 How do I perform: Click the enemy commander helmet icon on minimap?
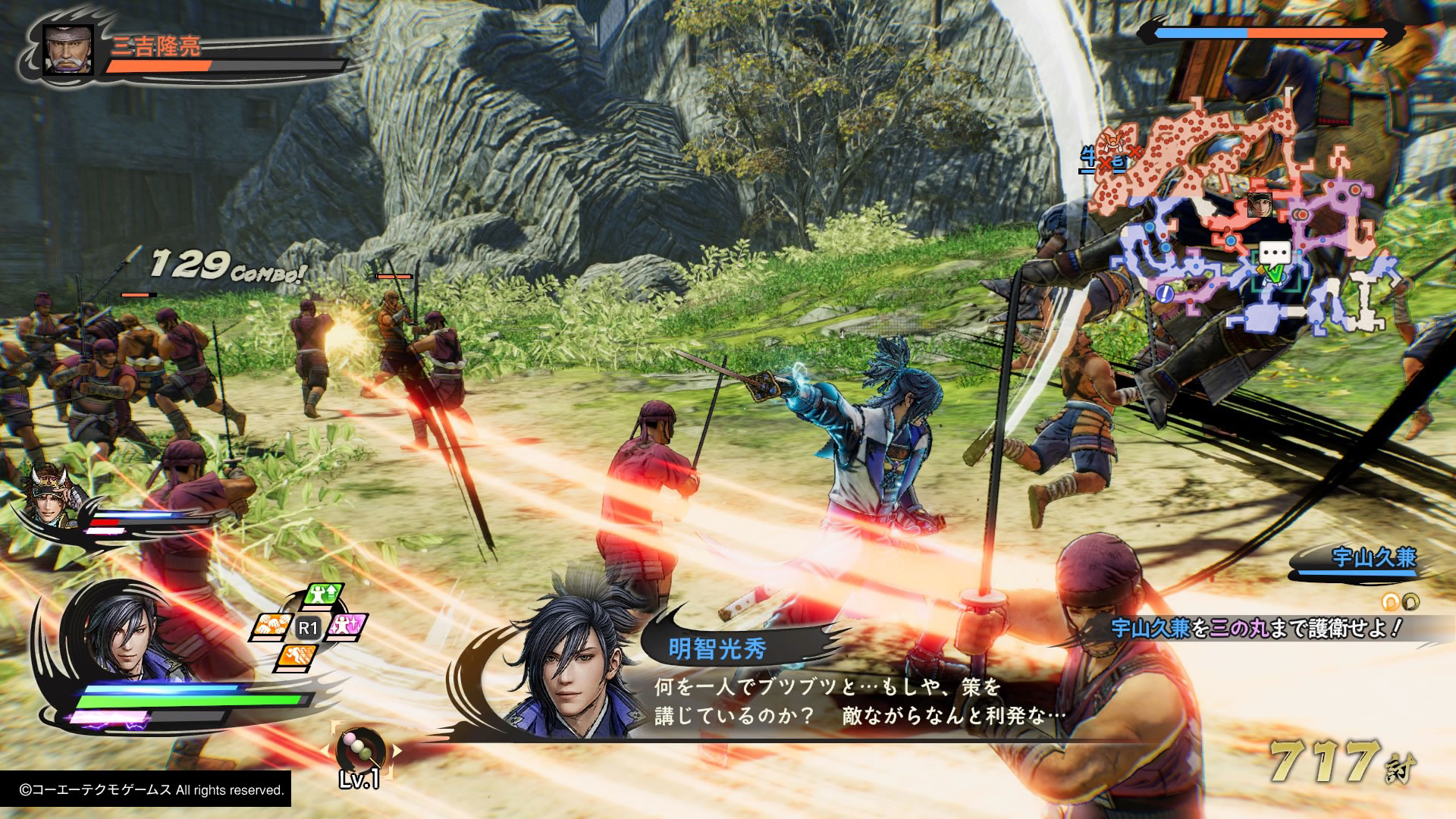pyautogui.click(x=1112, y=141)
